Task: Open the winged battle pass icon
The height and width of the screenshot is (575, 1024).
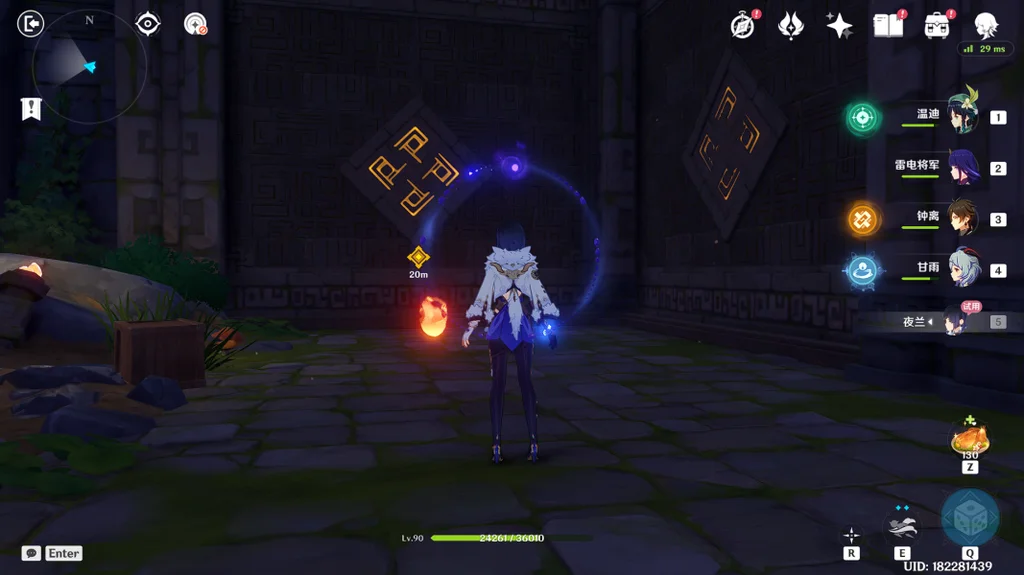Action: pos(791,26)
